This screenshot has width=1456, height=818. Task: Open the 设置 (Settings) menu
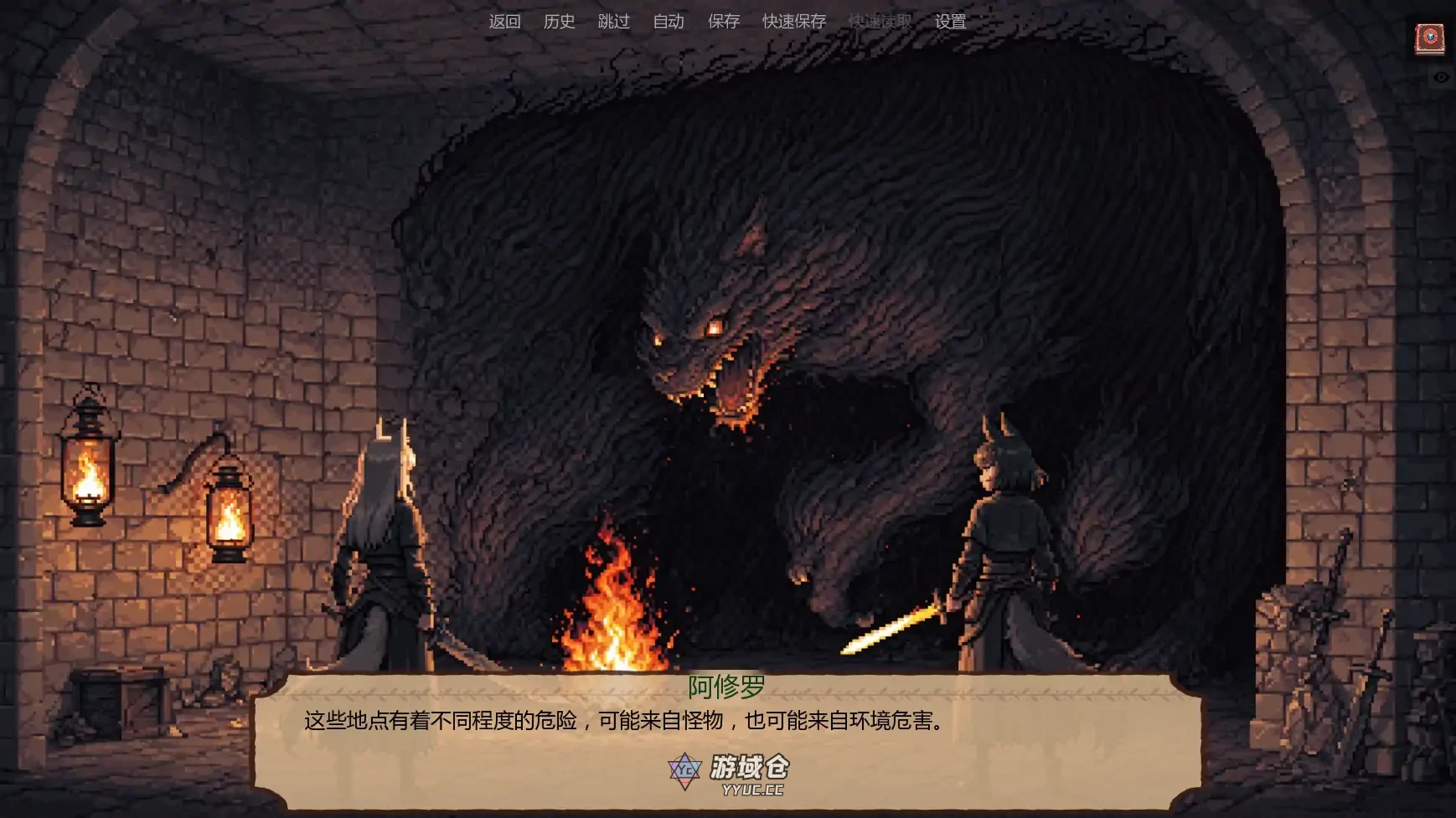(950, 22)
